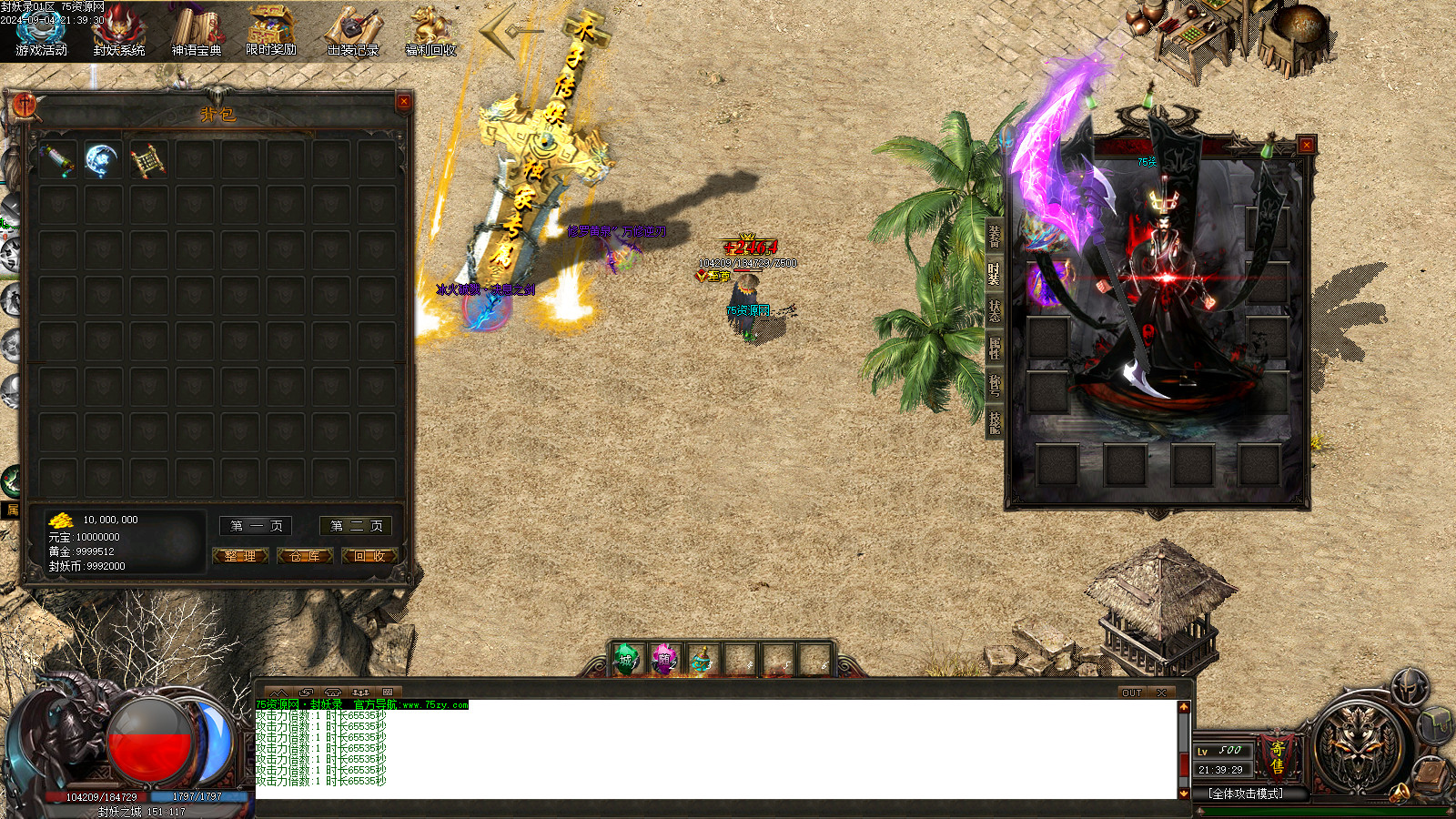Open the 限时奖励 treasure chest
The height and width of the screenshot is (819, 1456).
[x=271, y=30]
